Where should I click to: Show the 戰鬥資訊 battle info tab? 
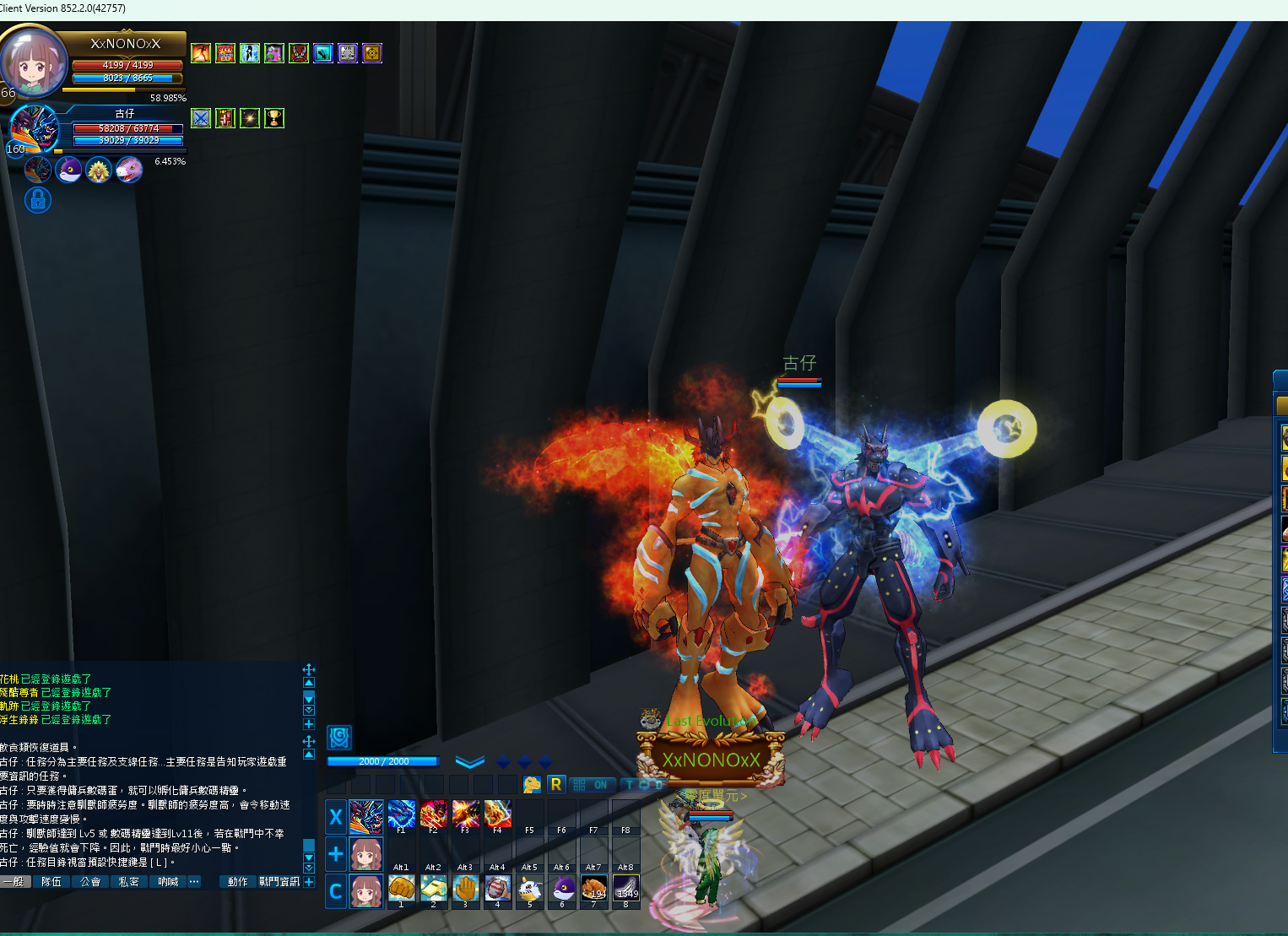(x=279, y=882)
